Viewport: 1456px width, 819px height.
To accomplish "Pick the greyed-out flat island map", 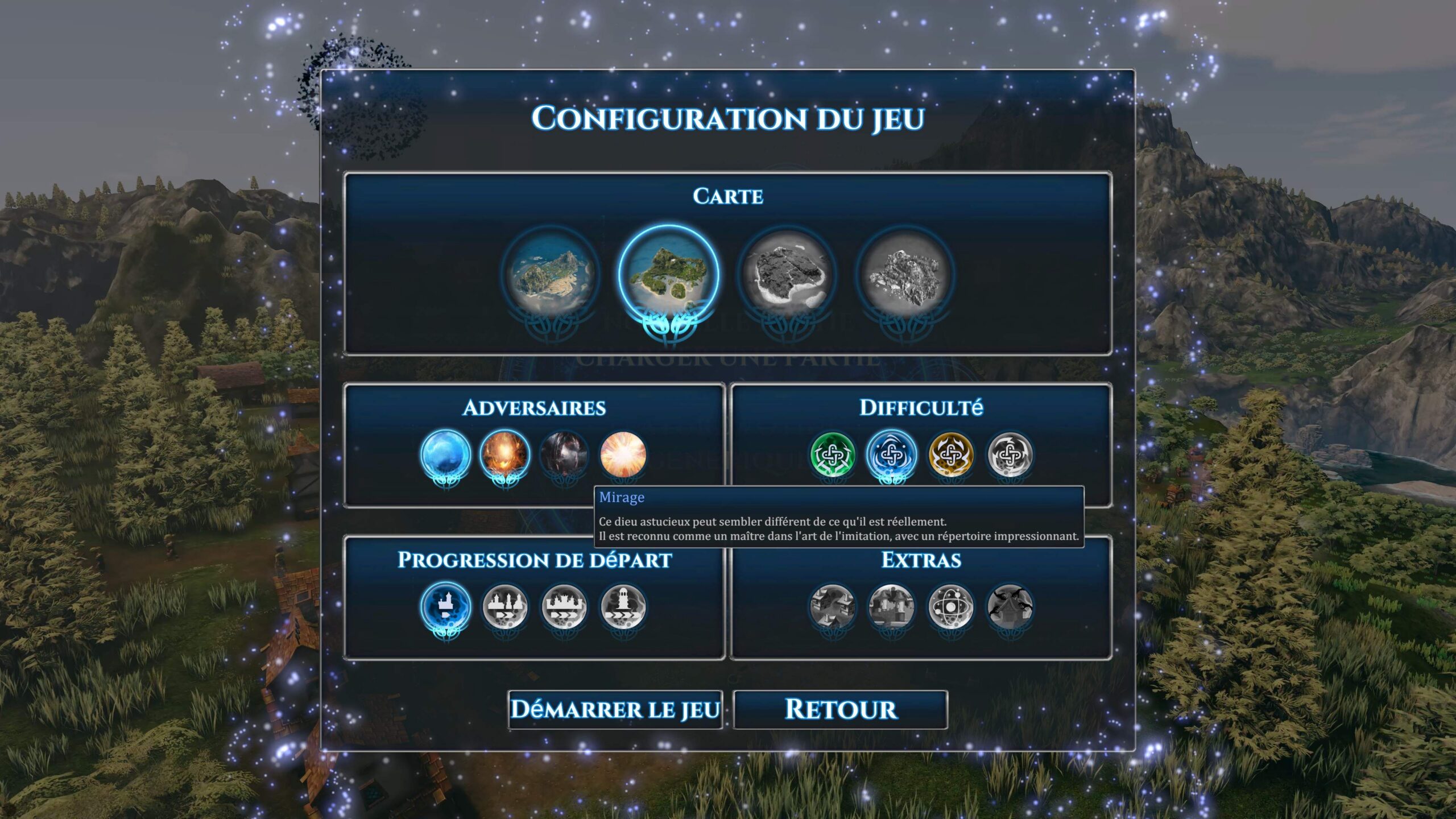I will [787, 276].
